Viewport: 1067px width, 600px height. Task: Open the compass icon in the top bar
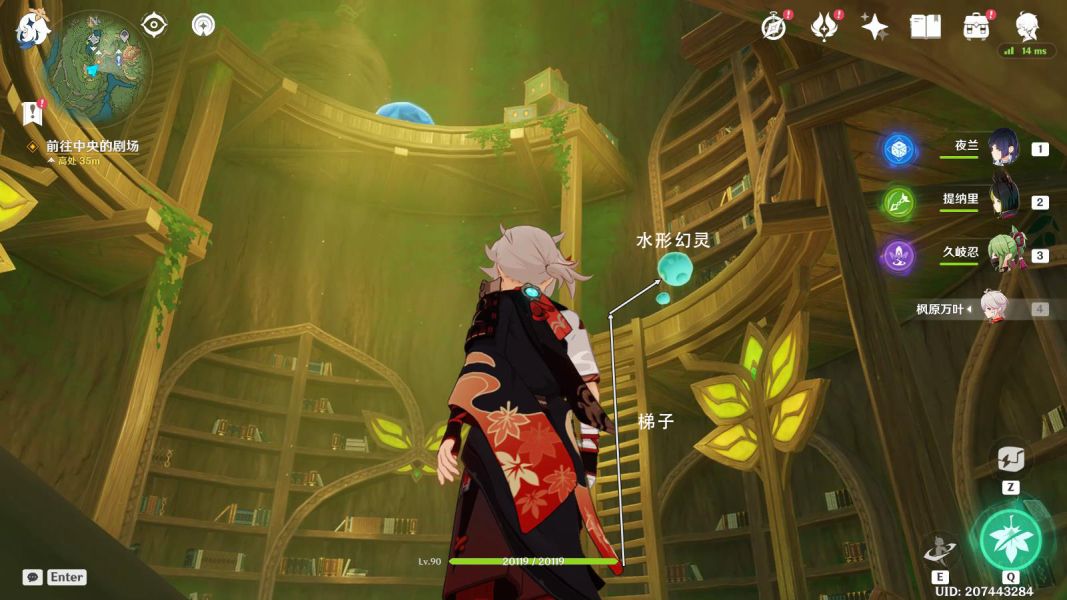tap(773, 27)
